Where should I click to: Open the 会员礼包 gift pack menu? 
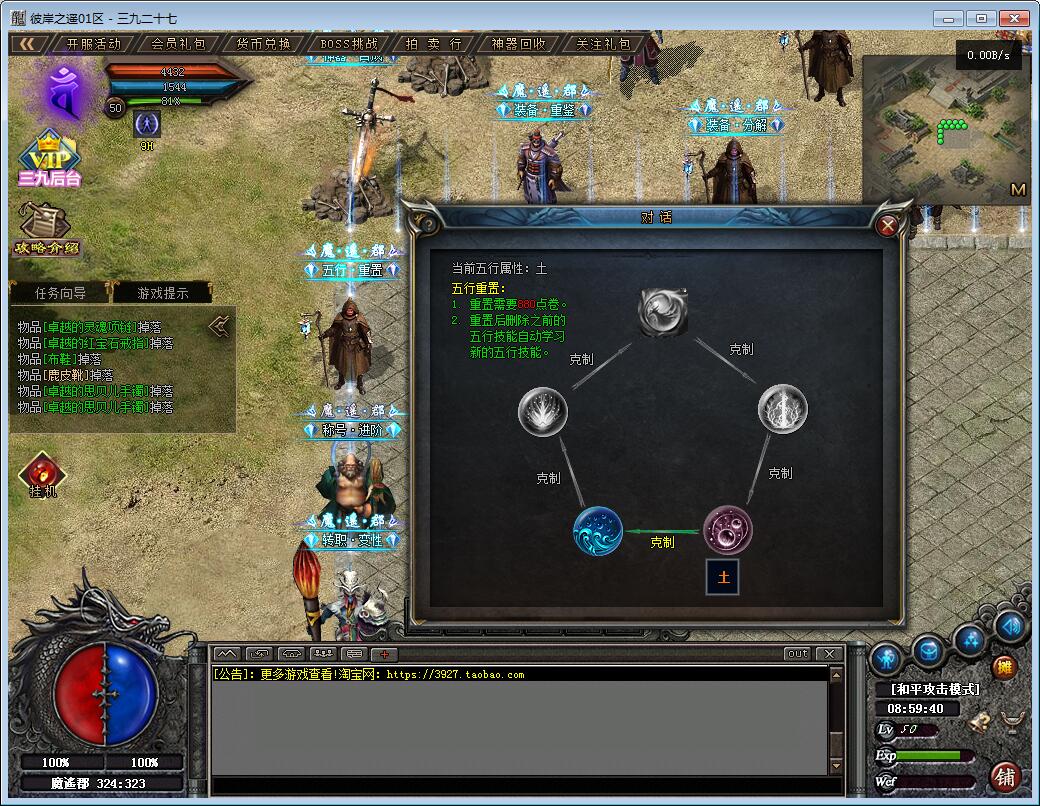pyautogui.click(x=179, y=44)
